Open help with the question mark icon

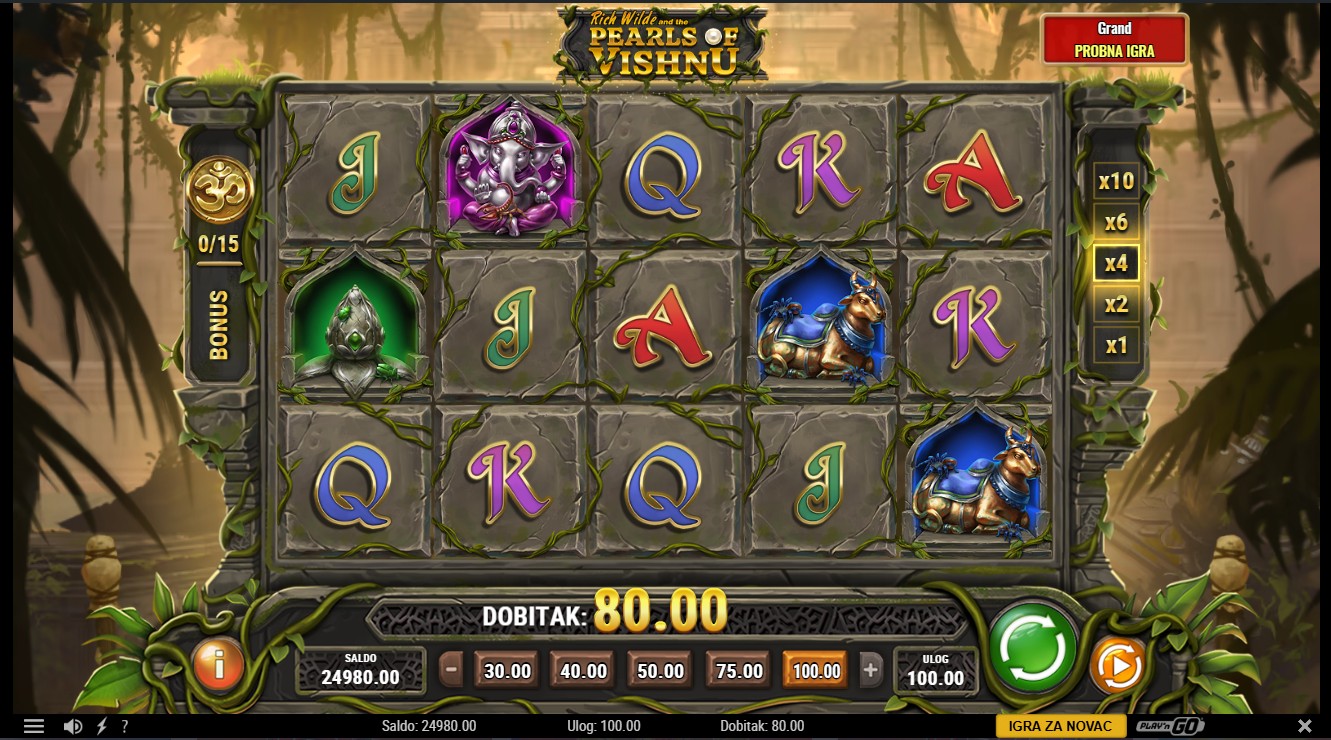(125, 726)
